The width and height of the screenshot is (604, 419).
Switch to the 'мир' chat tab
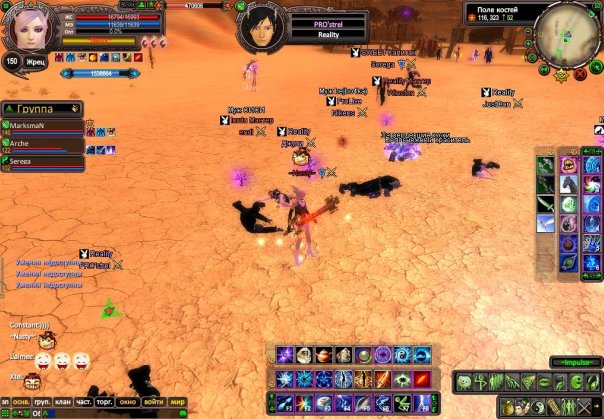tap(178, 402)
